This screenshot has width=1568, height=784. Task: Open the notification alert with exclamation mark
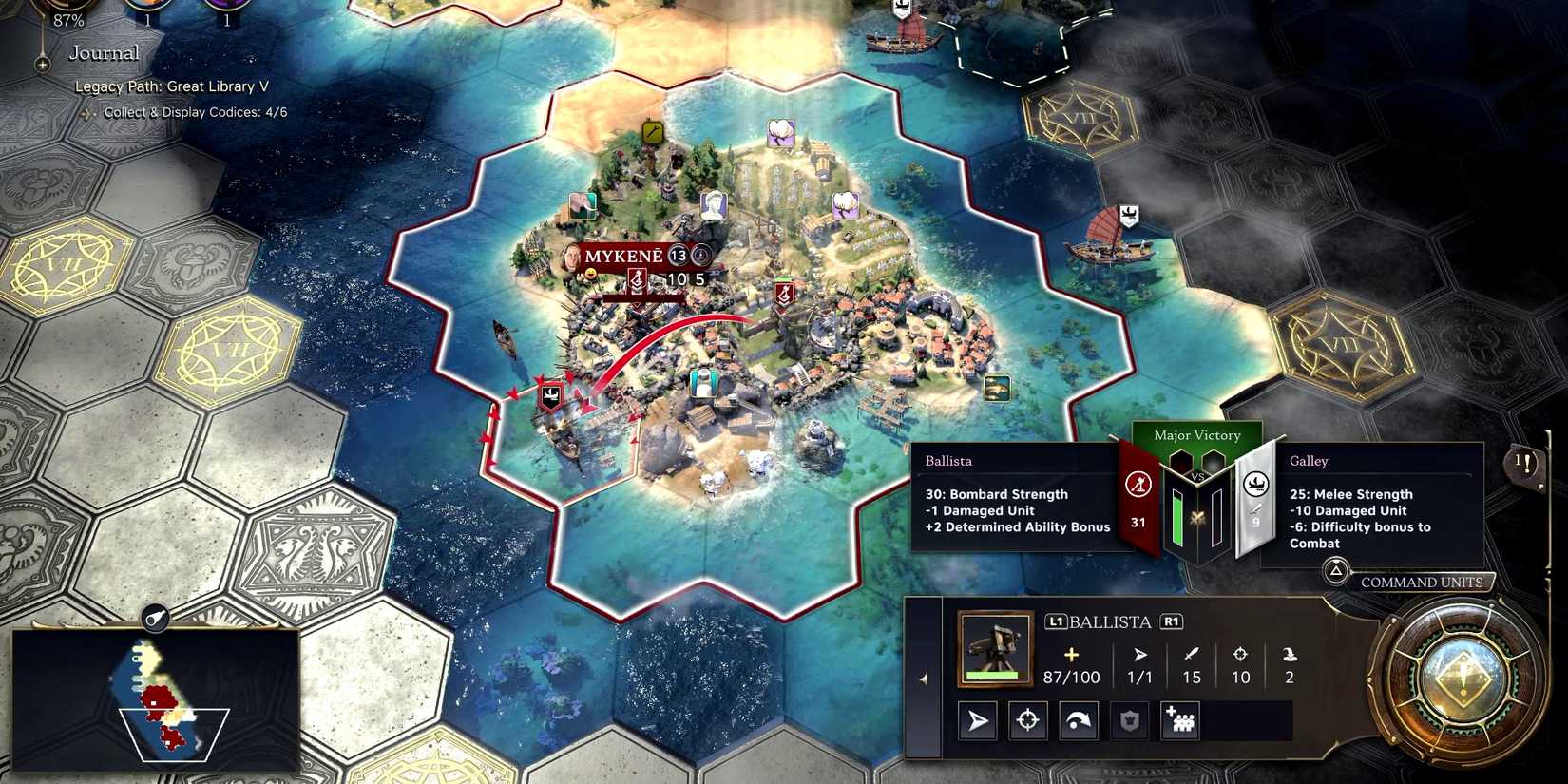tap(1524, 464)
